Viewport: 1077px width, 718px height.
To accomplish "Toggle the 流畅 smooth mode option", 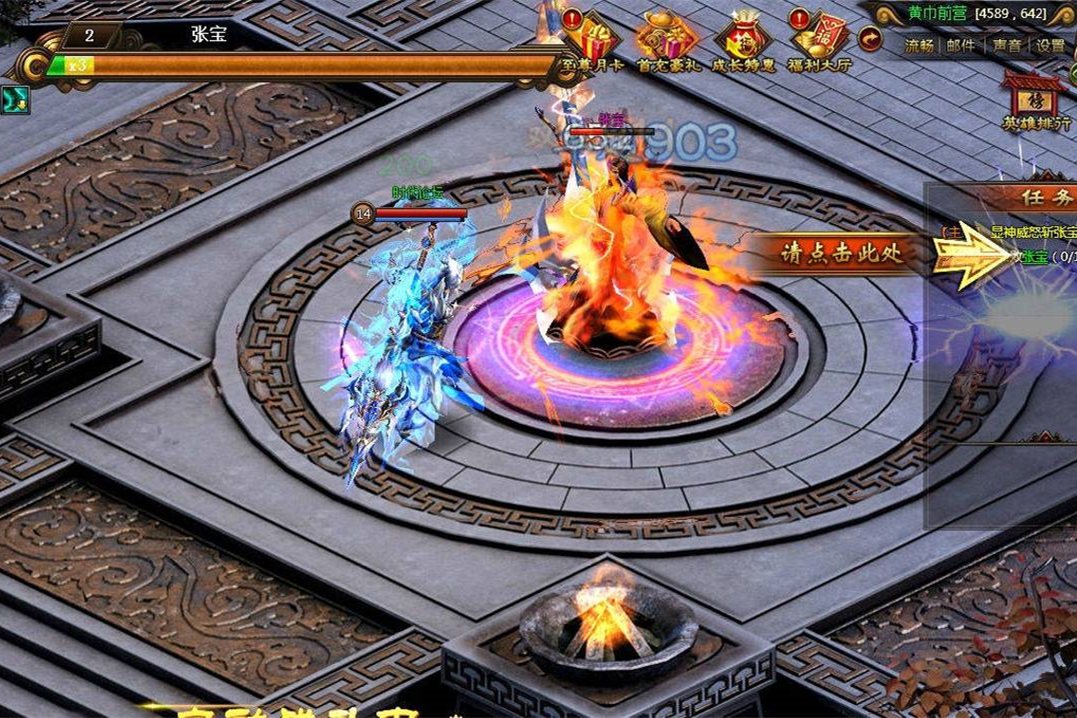I will (x=920, y=45).
